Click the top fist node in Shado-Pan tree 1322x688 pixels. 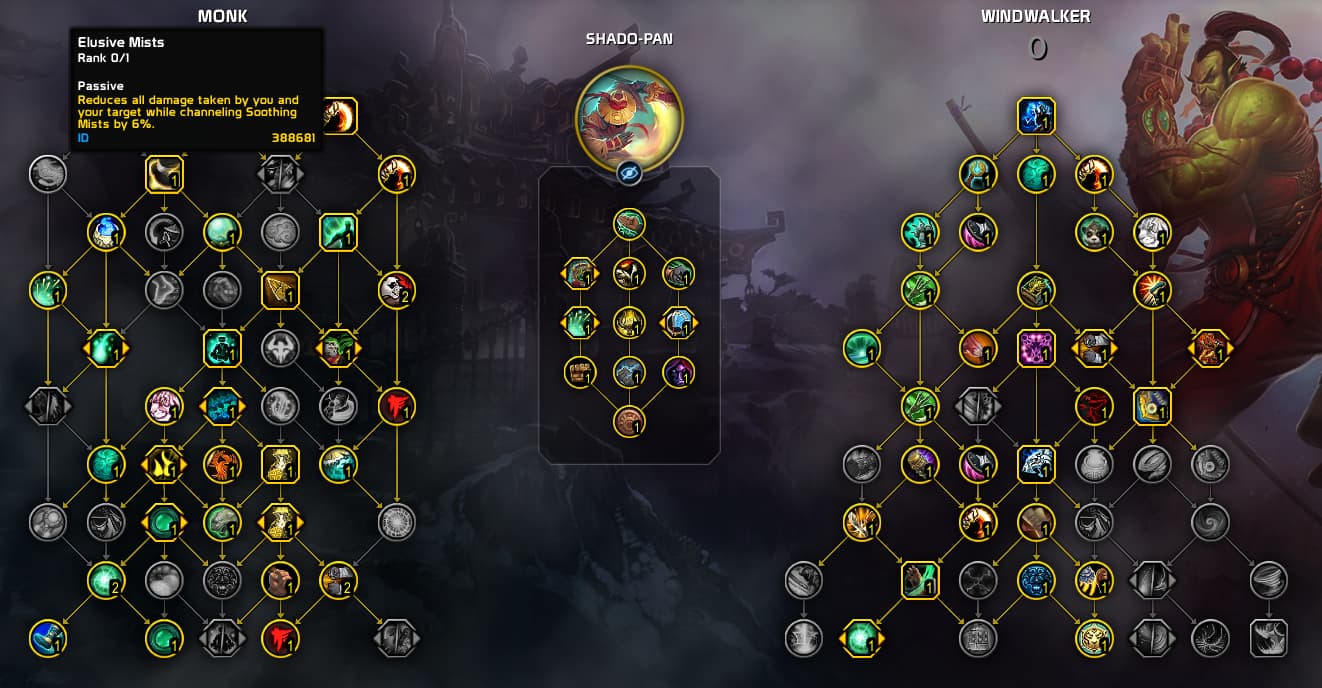629,224
